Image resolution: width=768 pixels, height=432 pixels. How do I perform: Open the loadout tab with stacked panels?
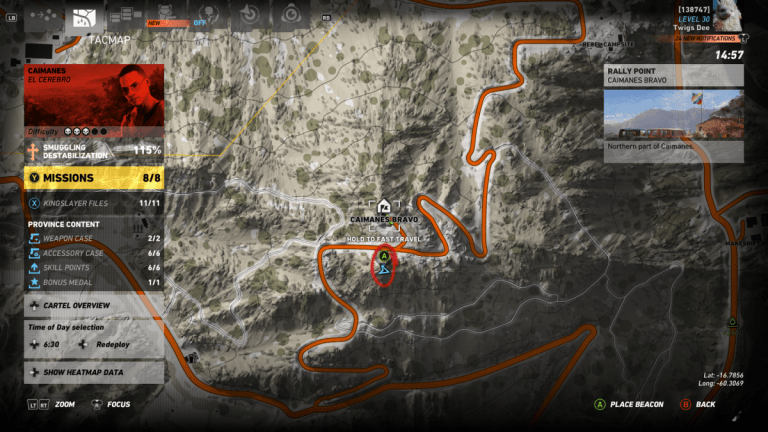[x=125, y=17]
